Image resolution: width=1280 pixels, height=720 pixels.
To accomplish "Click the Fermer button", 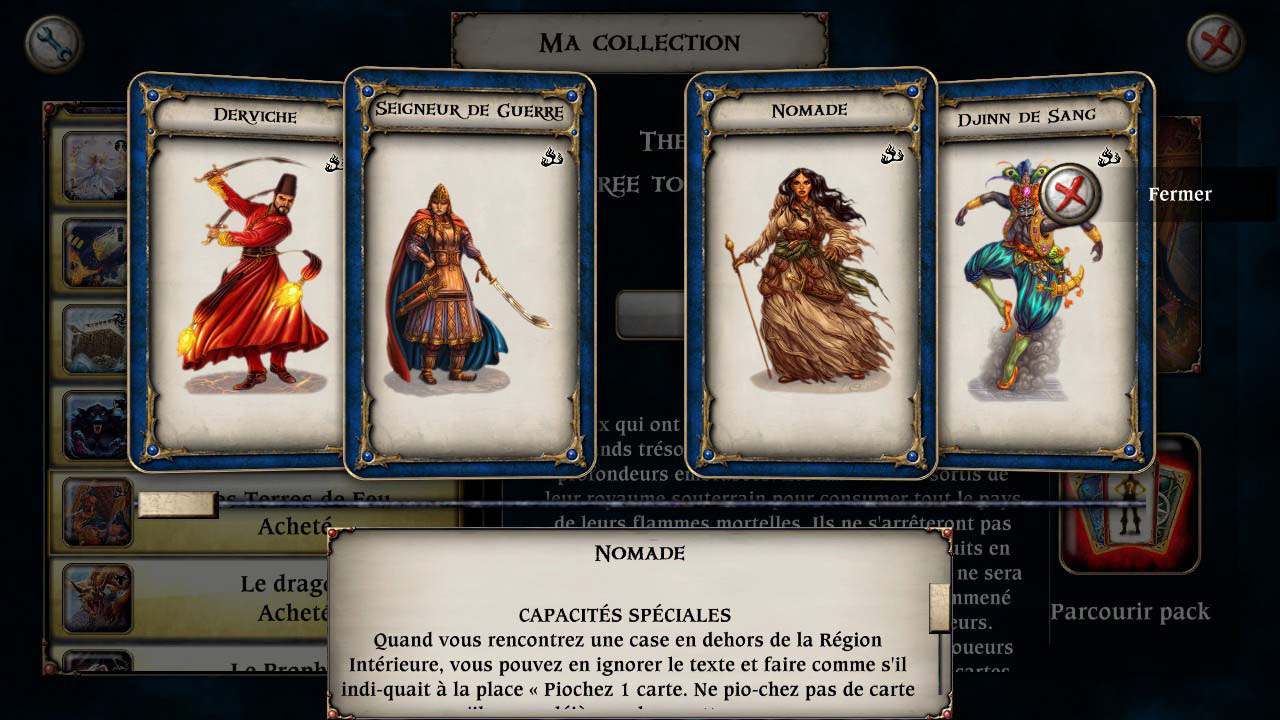I will (x=1180, y=194).
